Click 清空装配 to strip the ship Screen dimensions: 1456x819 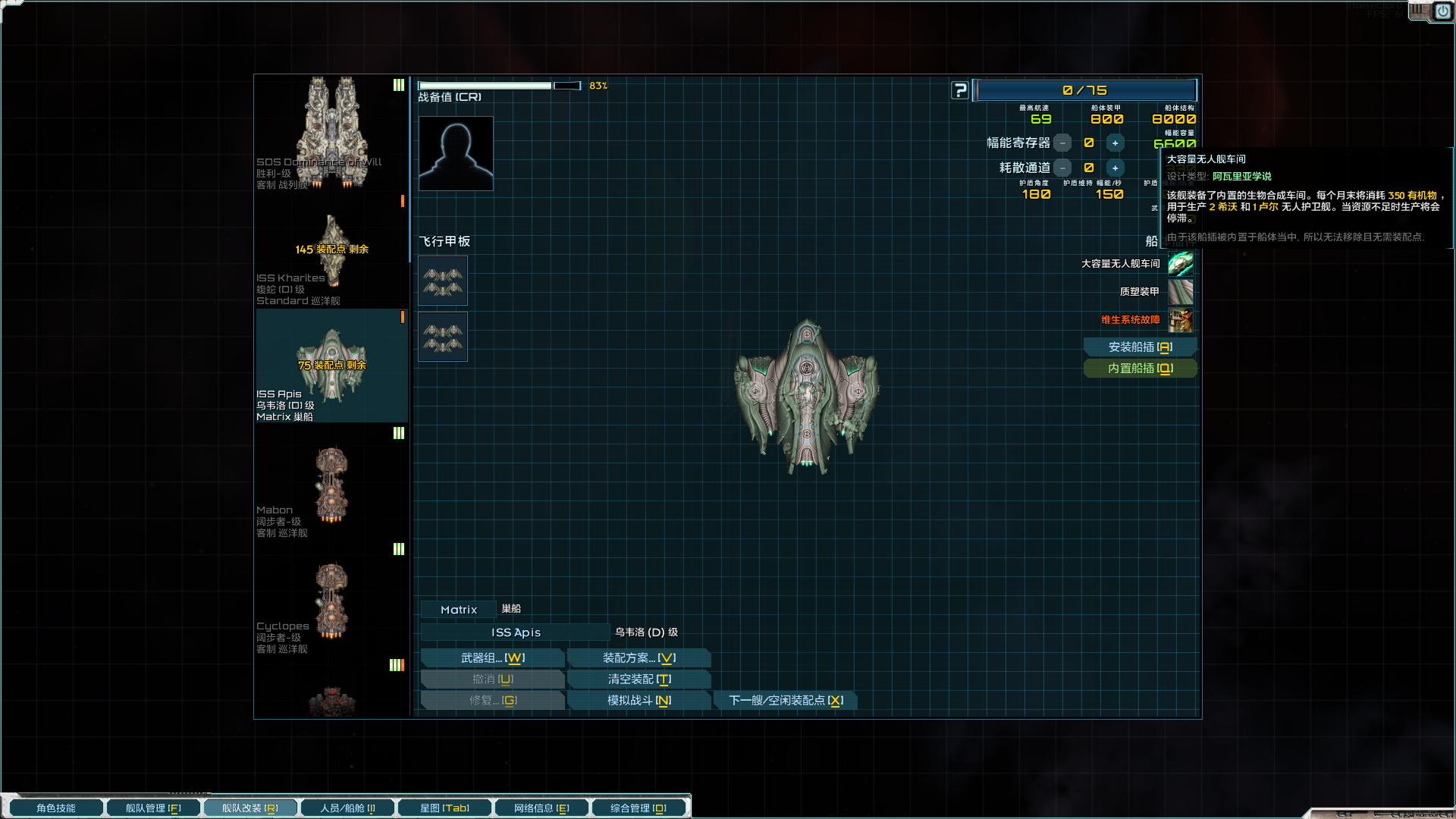click(639, 679)
